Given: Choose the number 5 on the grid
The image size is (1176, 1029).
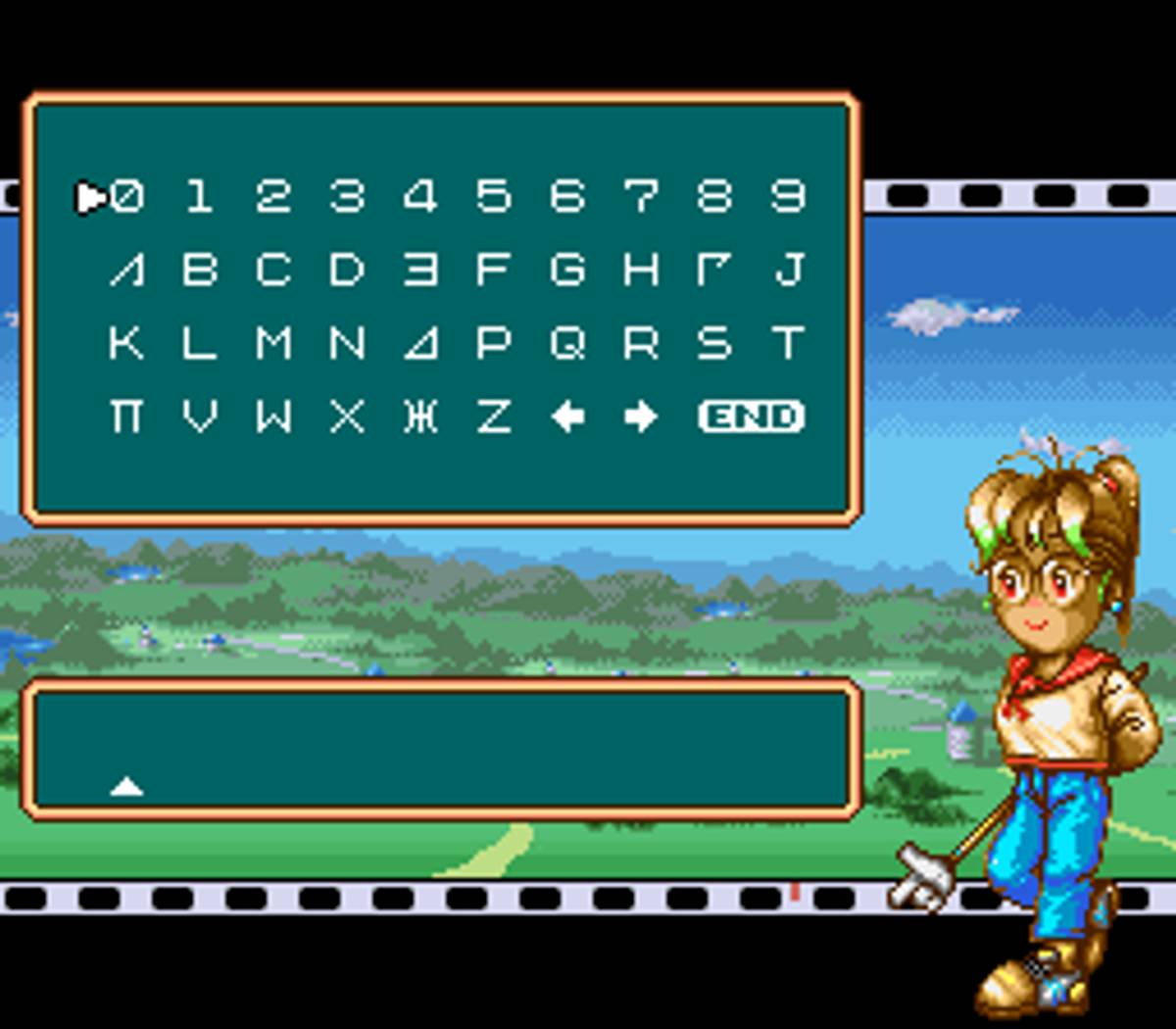Looking at the screenshot, I should click(494, 197).
